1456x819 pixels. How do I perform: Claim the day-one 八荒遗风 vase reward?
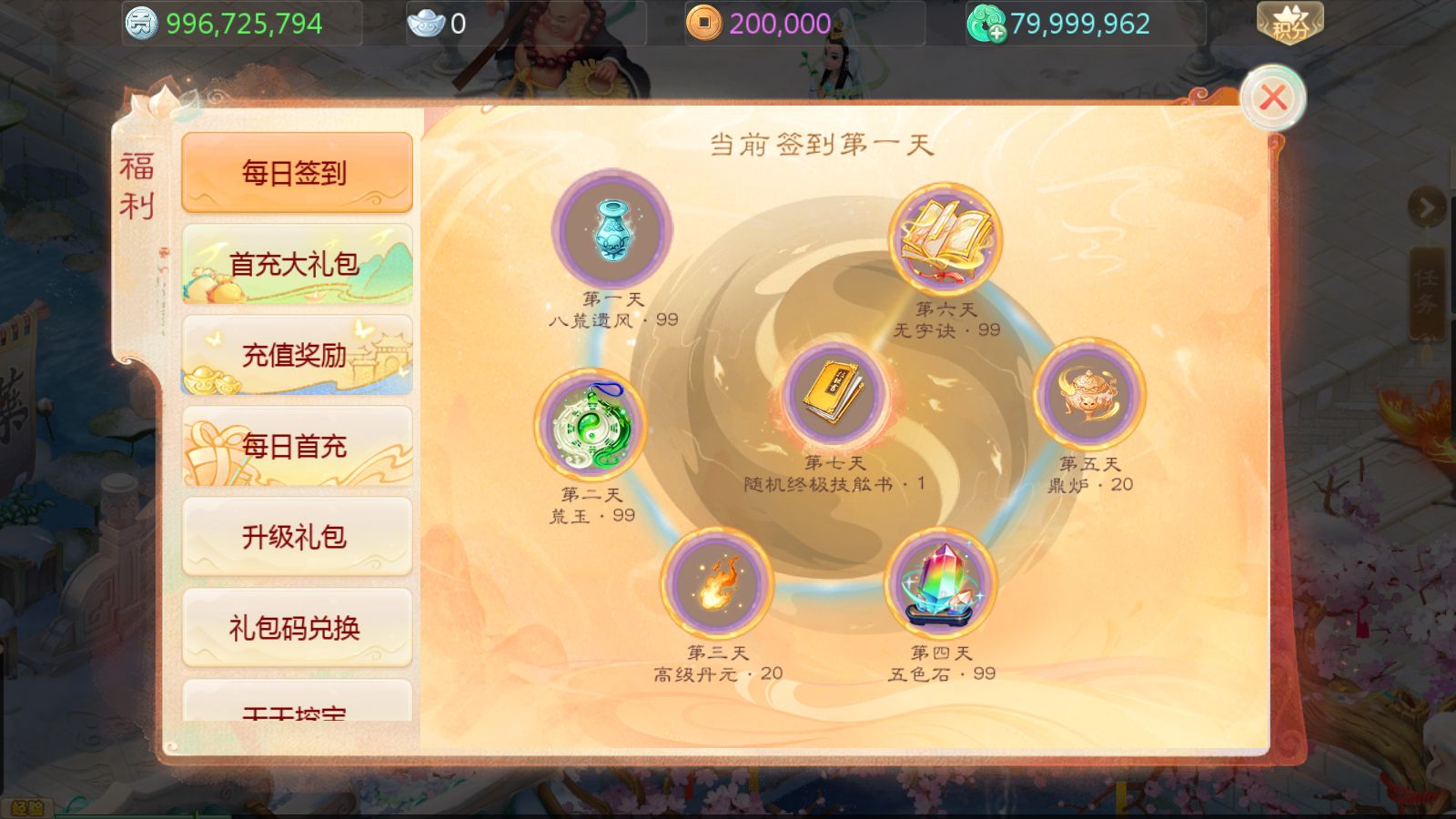tap(612, 228)
